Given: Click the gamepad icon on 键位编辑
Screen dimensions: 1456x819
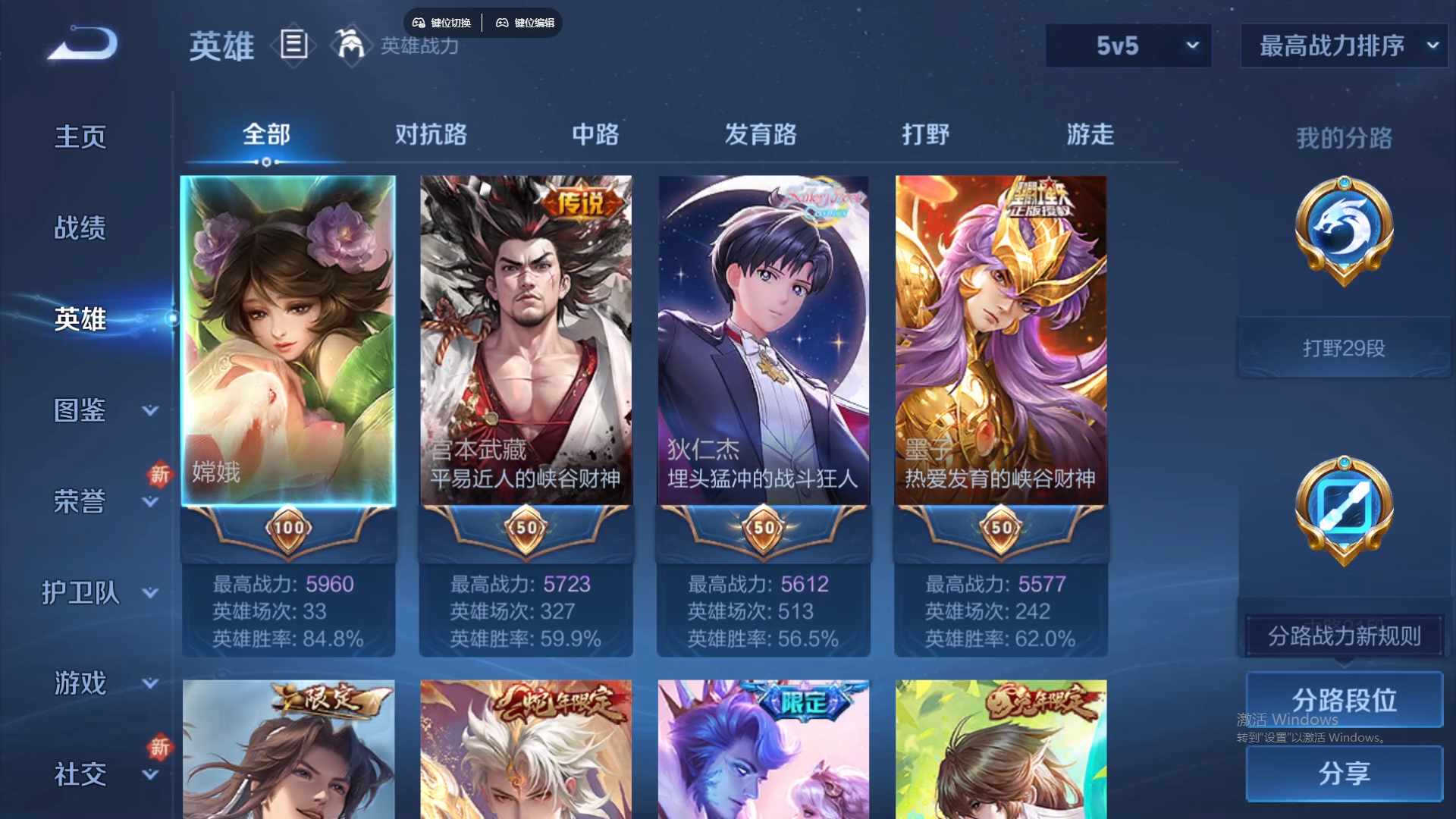Looking at the screenshot, I should 503,23.
